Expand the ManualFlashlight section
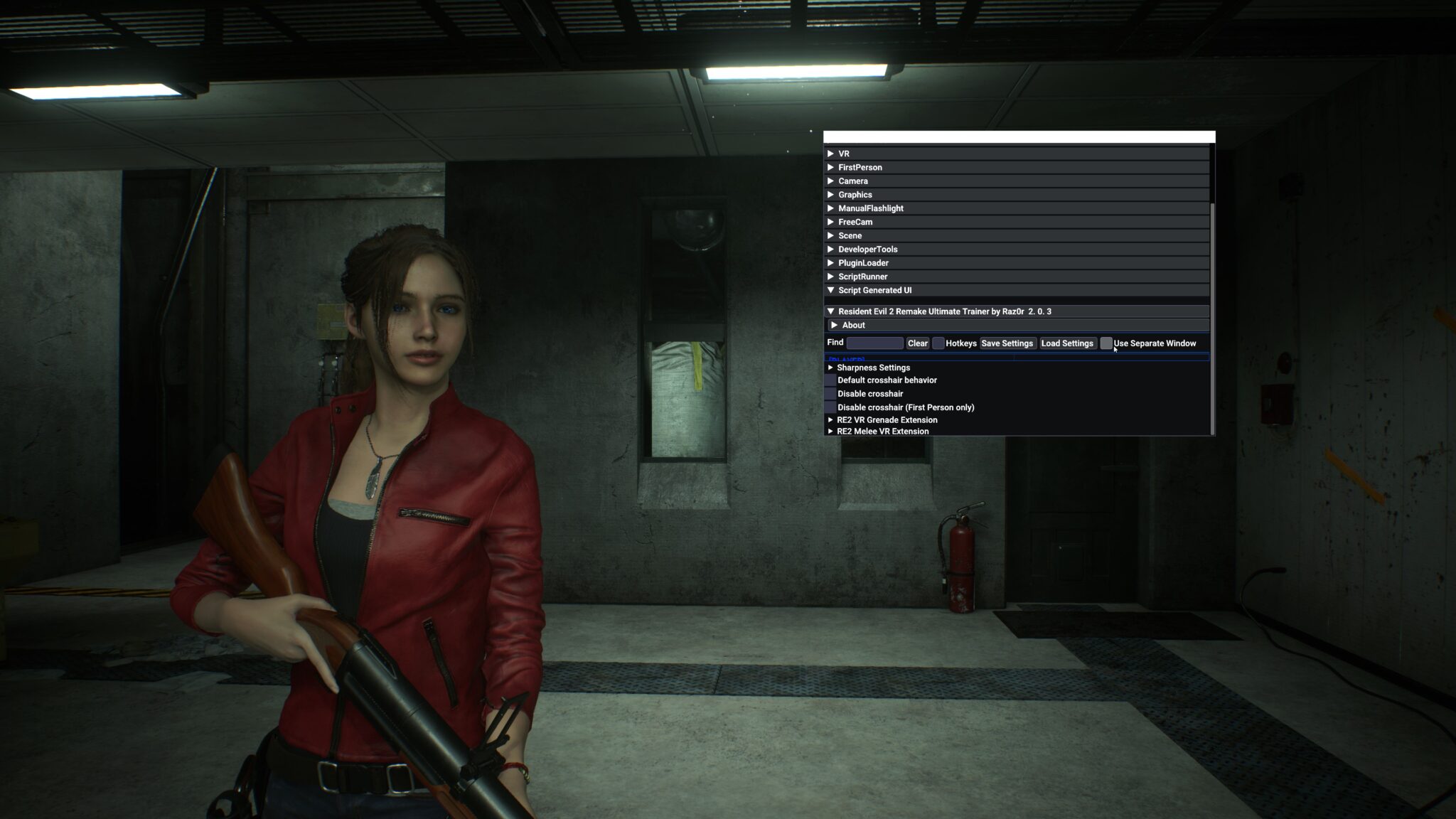The width and height of the screenshot is (1456, 819). [x=870, y=208]
